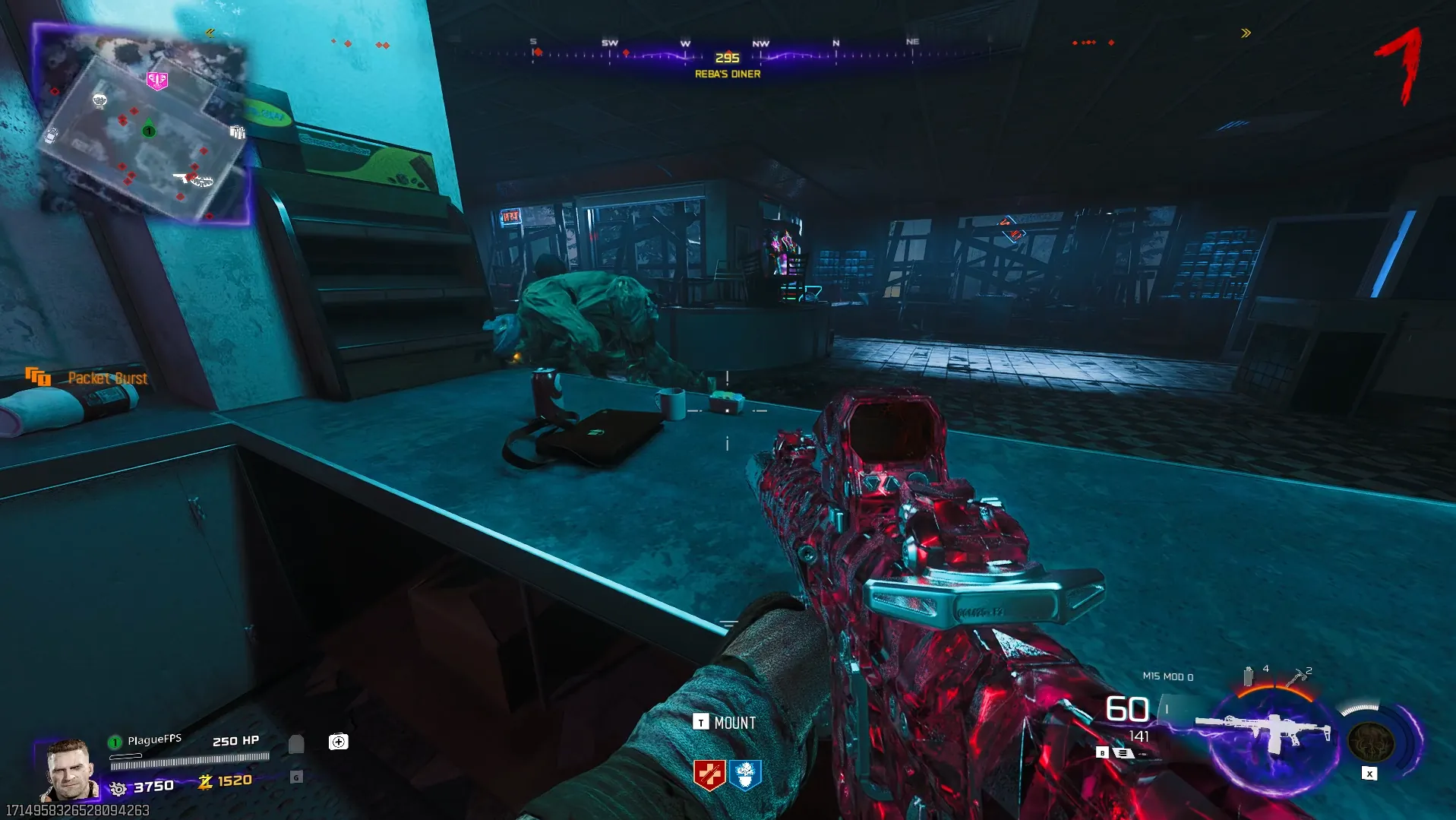Screen dimensions: 1456x820
Task: Click the compass bar heading 295
Action: (727, 58)
